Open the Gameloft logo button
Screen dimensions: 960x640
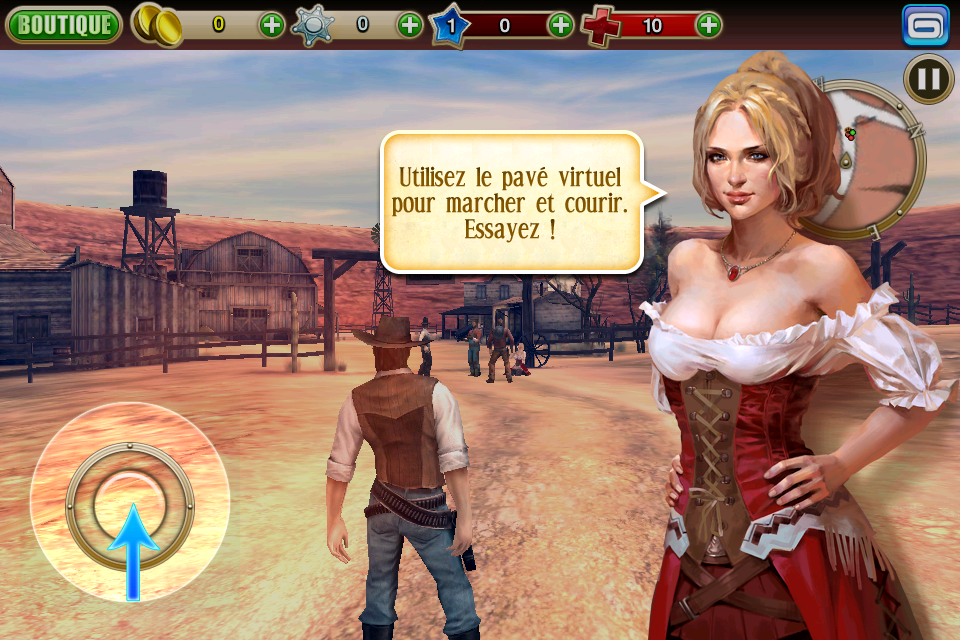point(925,25)
